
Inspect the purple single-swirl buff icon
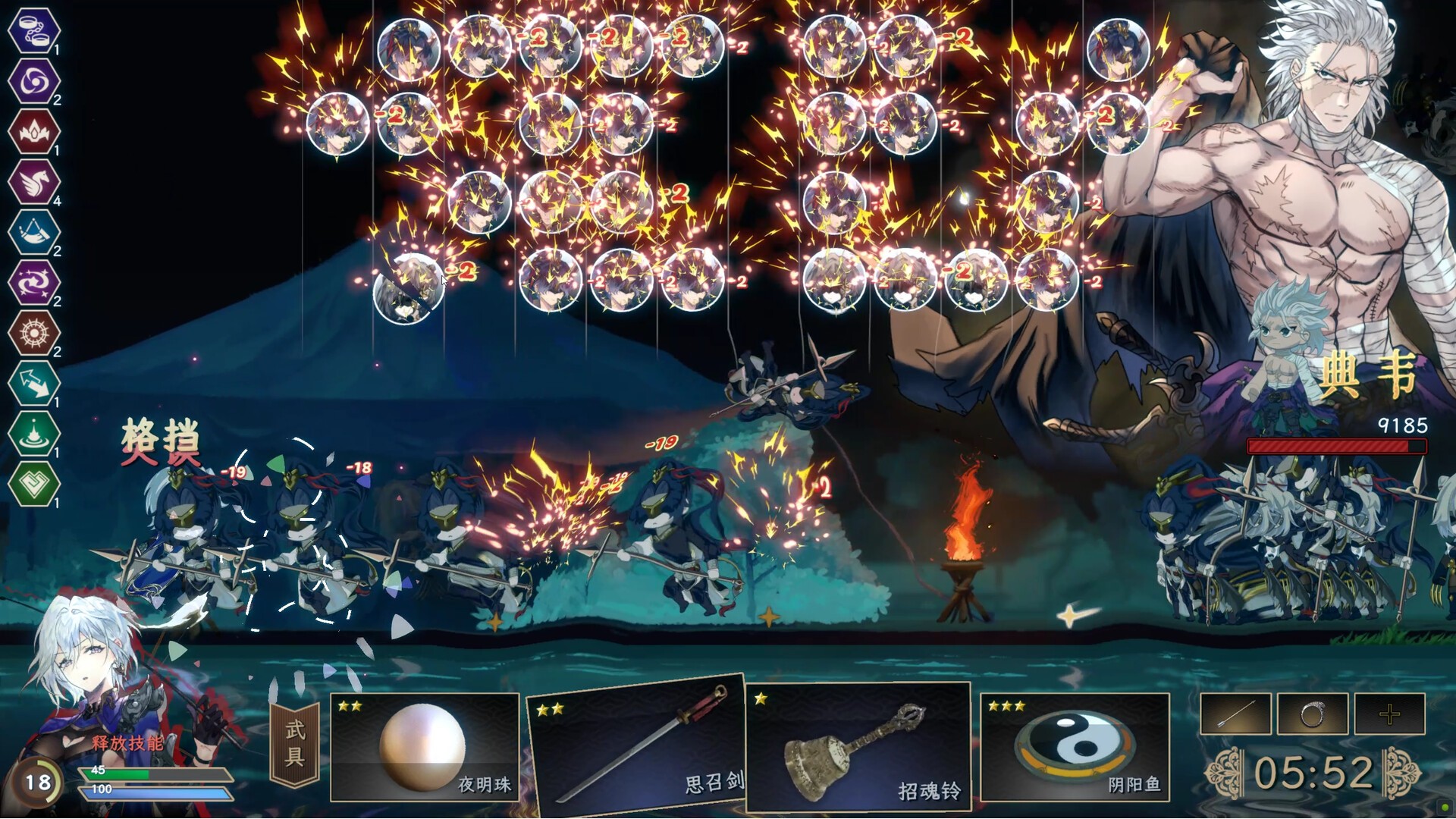(34, 81)
